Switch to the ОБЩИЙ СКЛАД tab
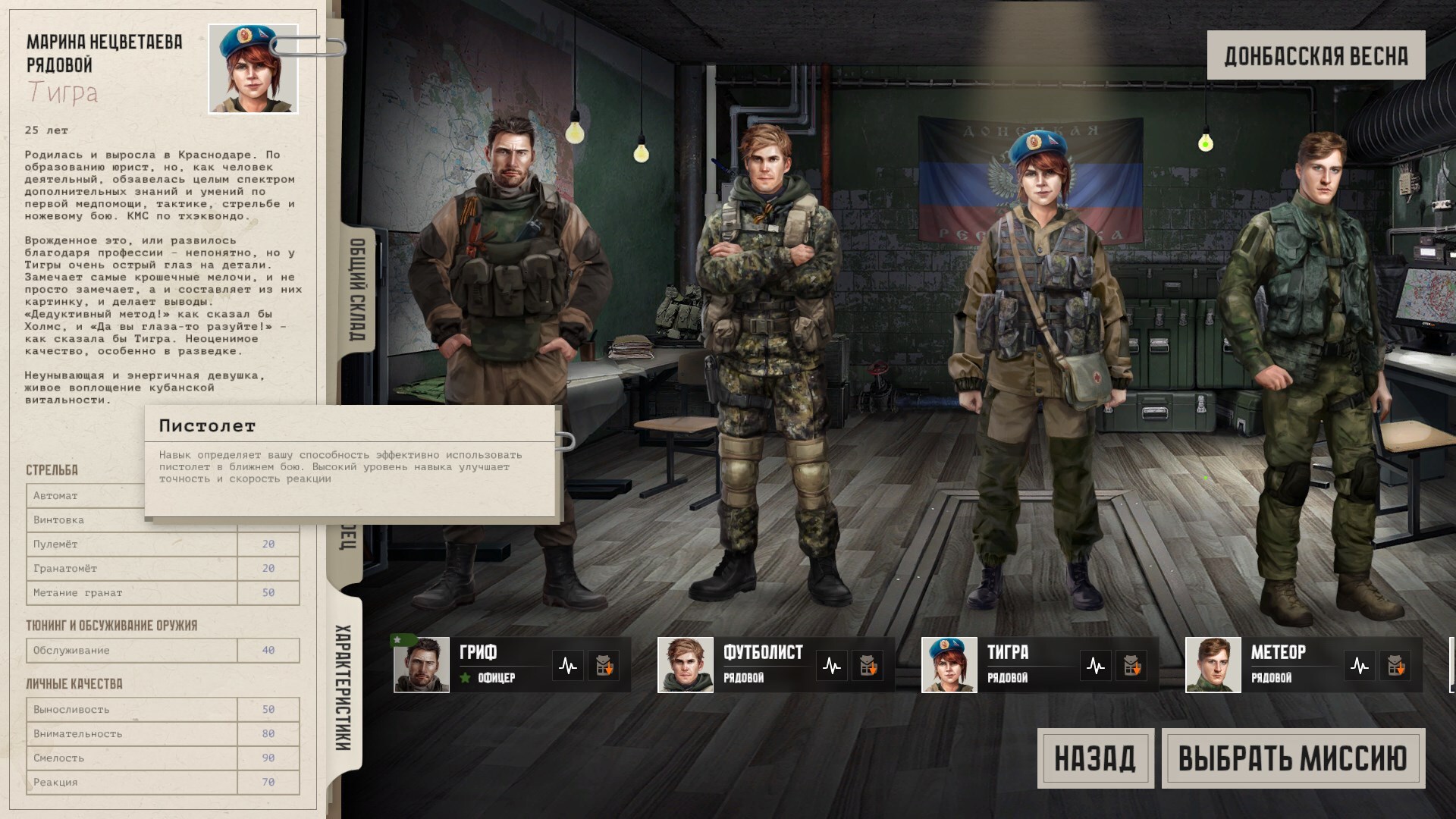1456x819 pixels. [357, 290]
